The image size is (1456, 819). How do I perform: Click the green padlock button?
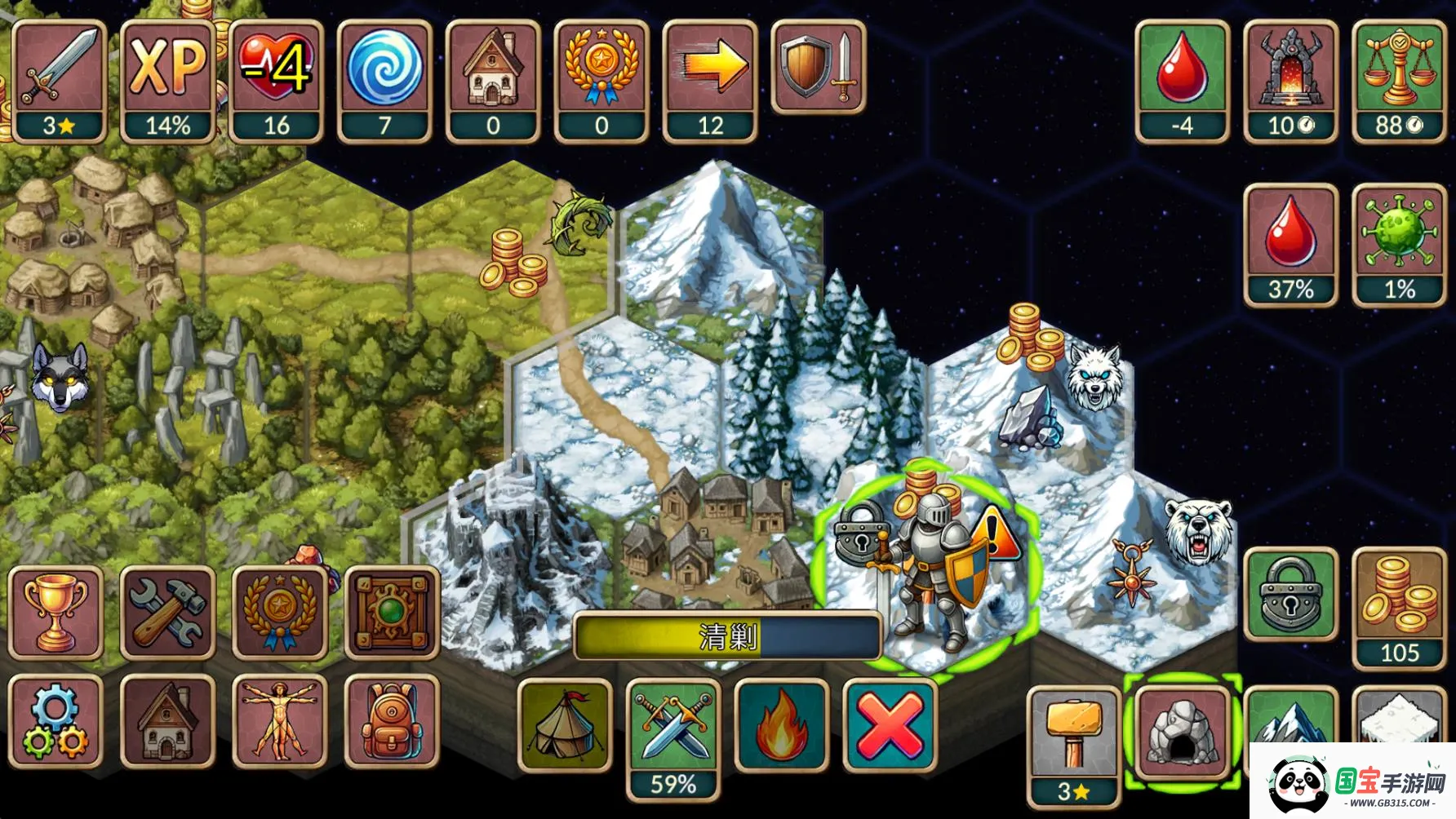1290,595
